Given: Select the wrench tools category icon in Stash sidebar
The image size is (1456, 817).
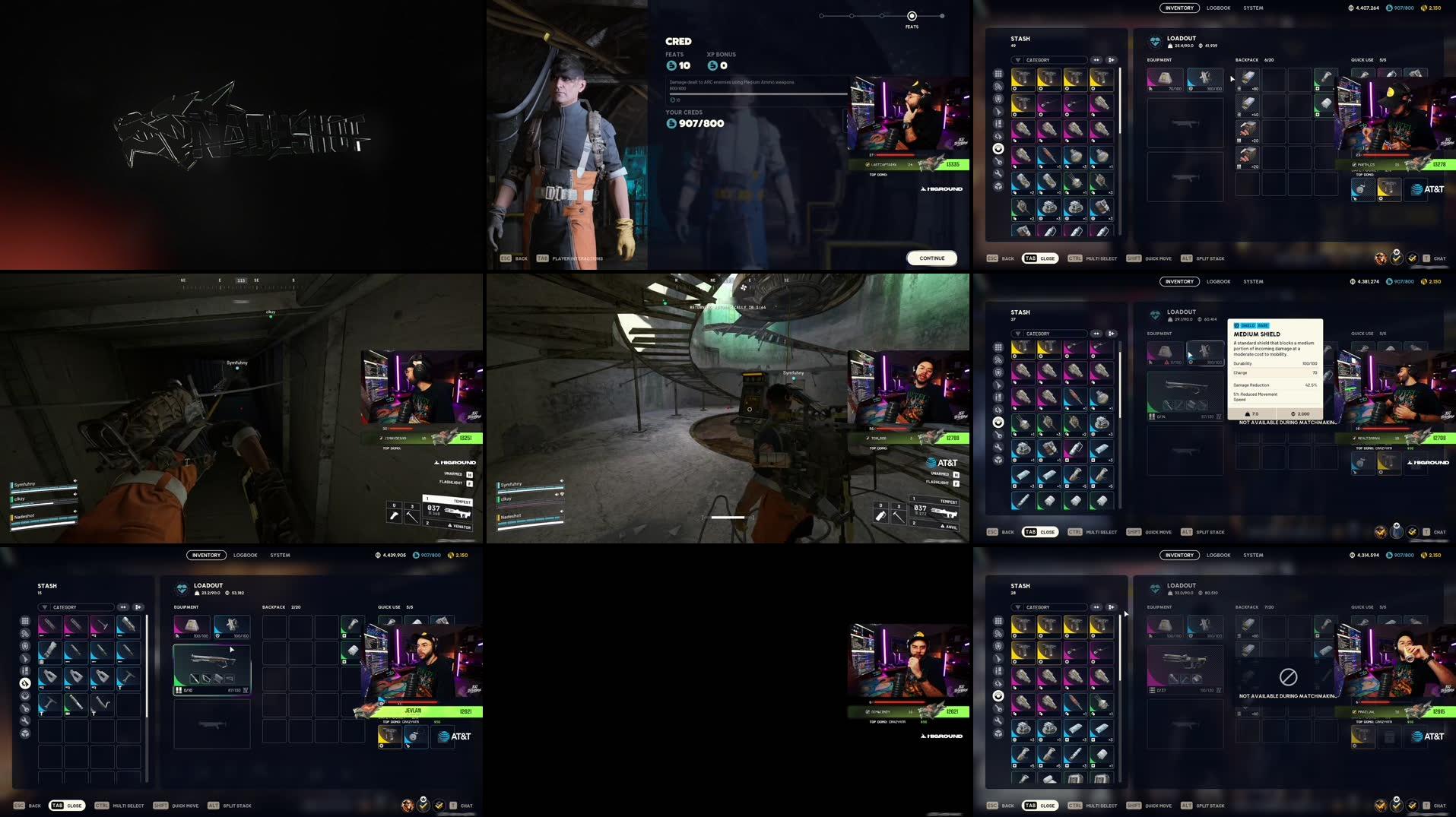Looking at the screenshot, I should pos(998,173).
